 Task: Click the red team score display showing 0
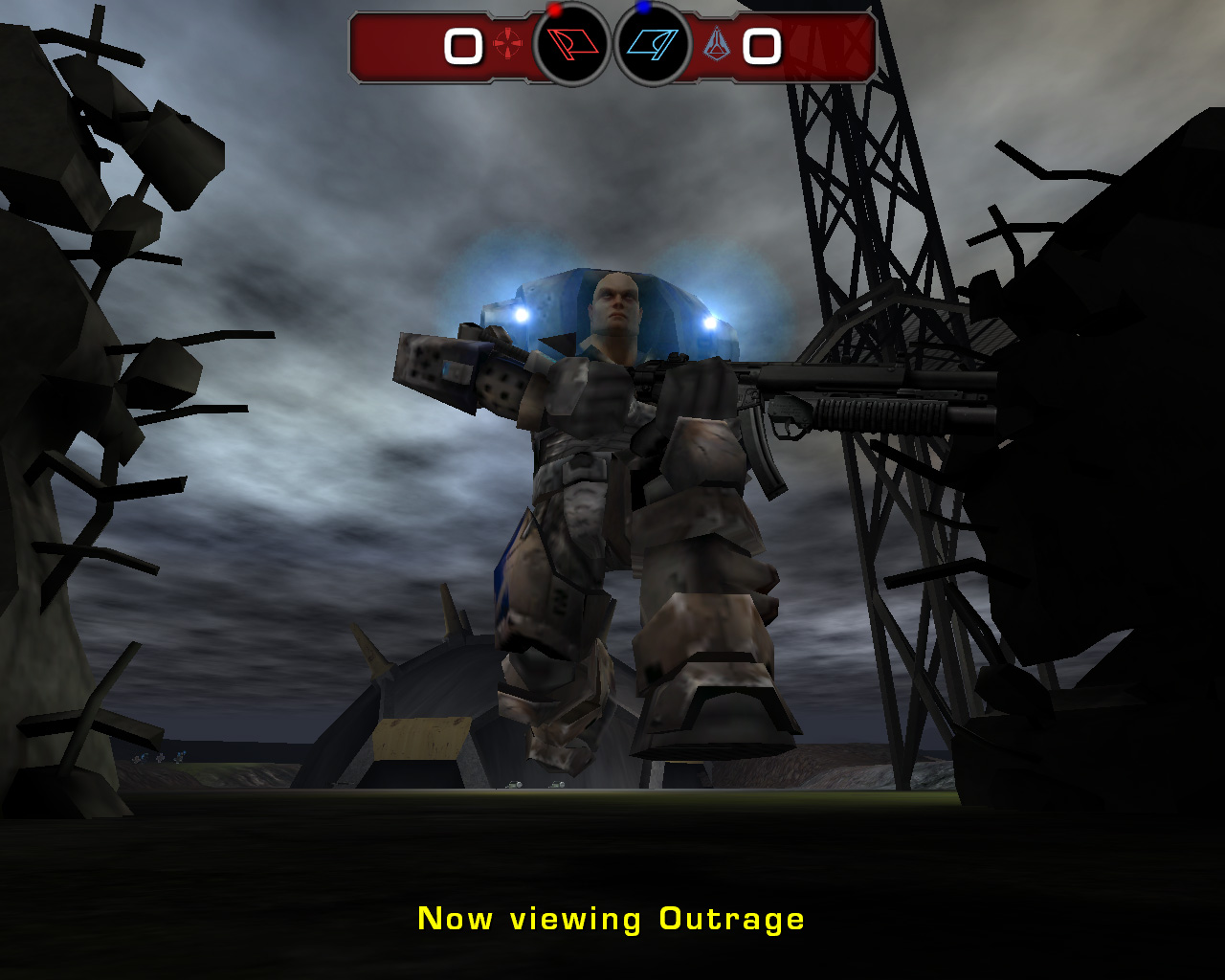tap(464, 46)
